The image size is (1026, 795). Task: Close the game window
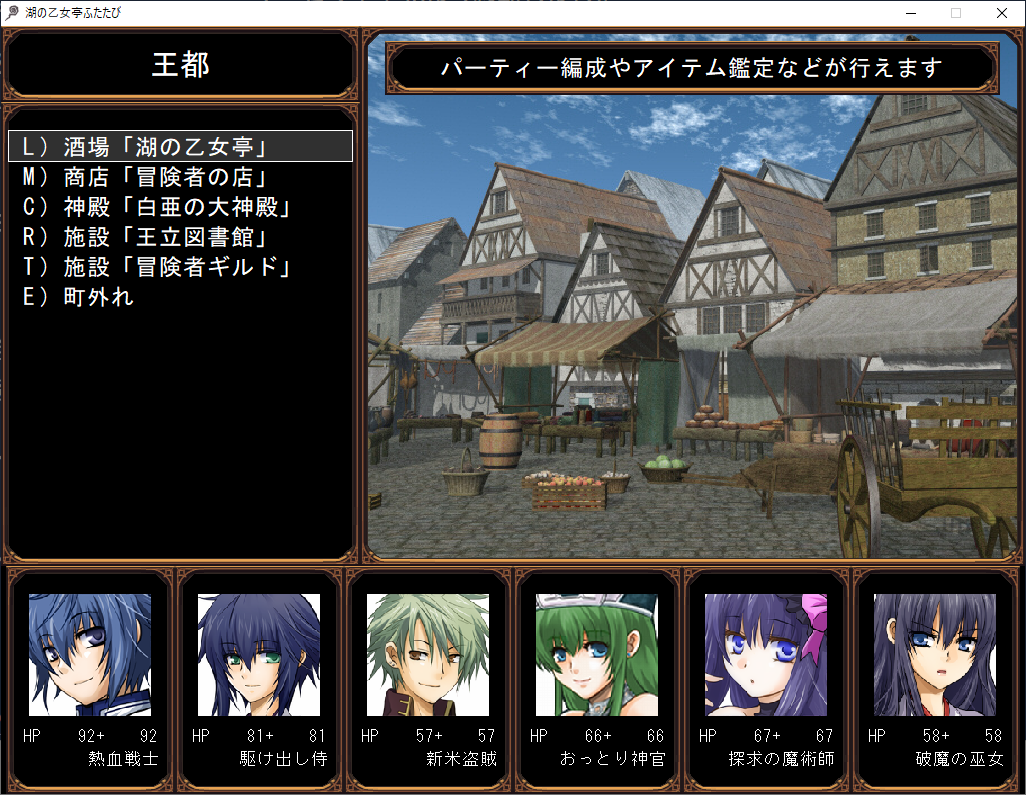point(1002,13)
